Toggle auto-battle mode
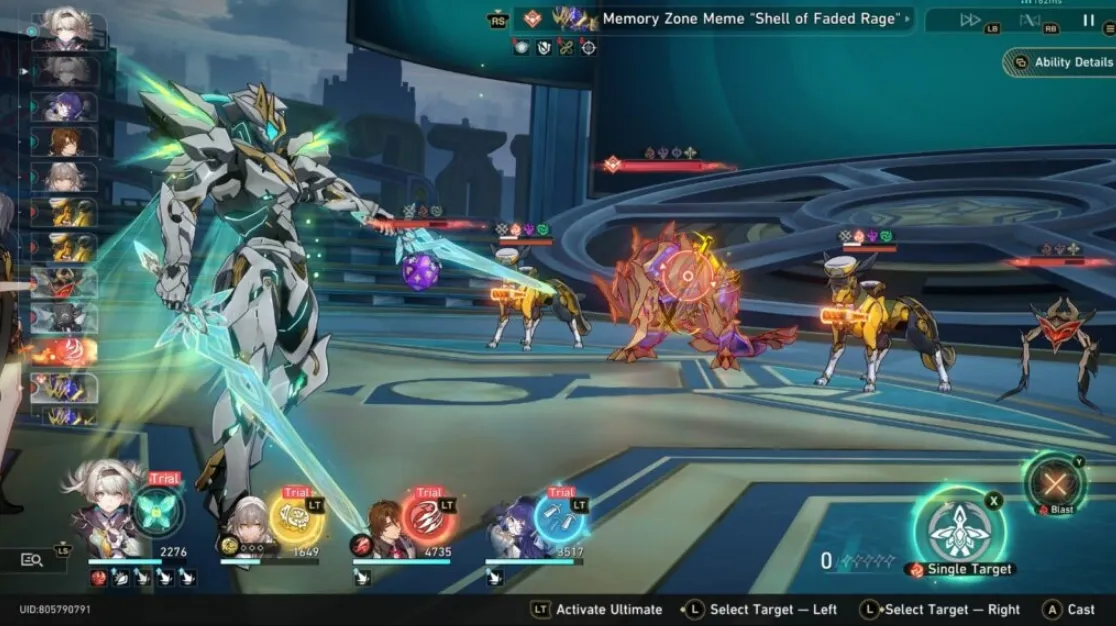 tap(1030, 20)
